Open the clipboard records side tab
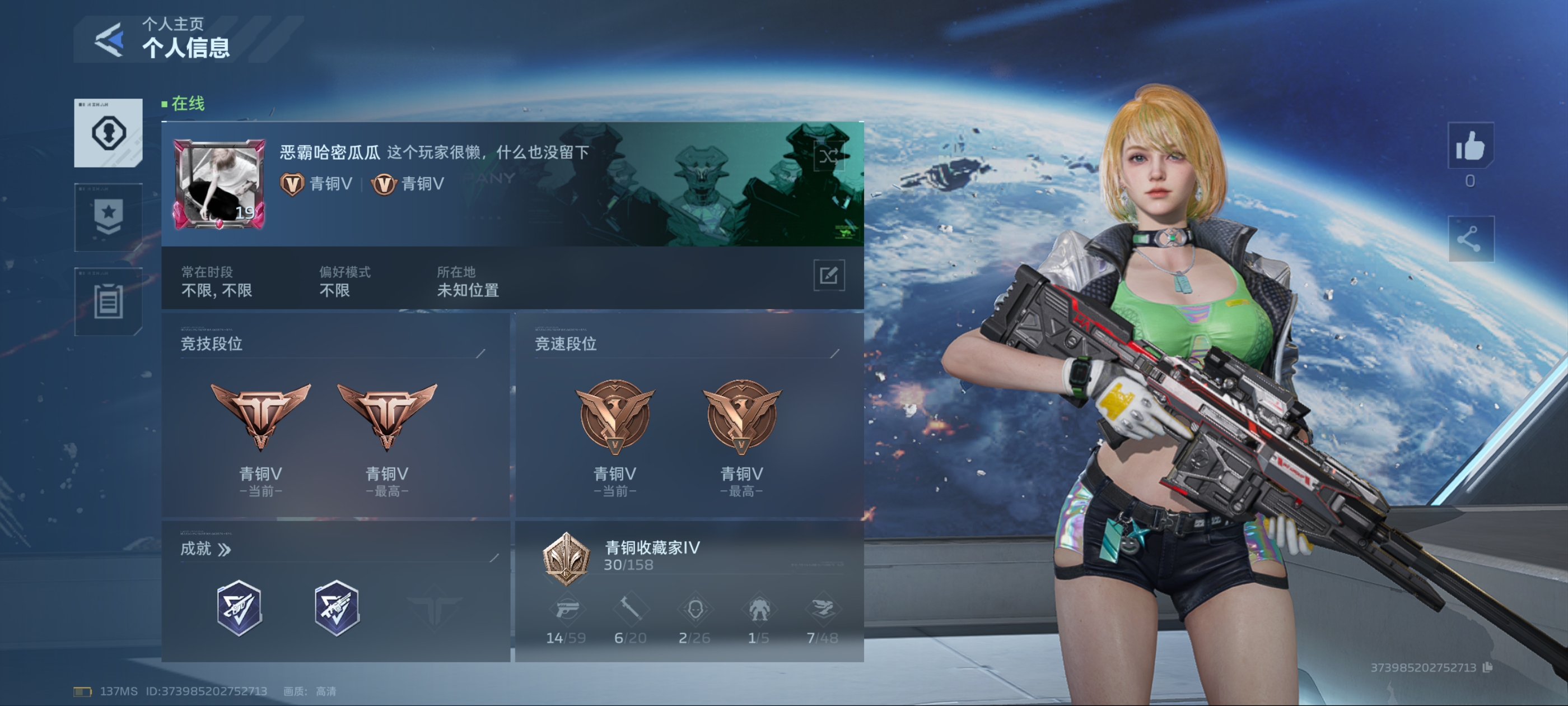This screenshot has height=706, width=1568. 108,301
